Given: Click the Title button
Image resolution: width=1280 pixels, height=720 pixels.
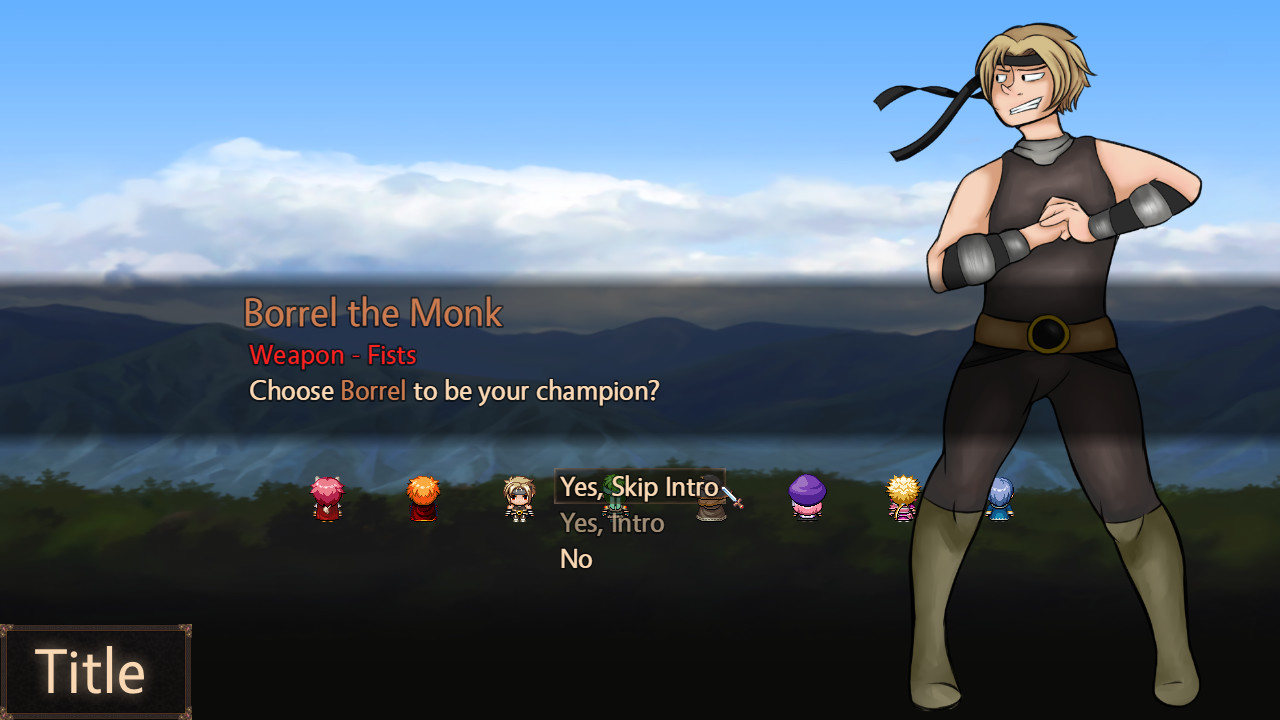Looking at the screenshot, I should tap(95, 670).
